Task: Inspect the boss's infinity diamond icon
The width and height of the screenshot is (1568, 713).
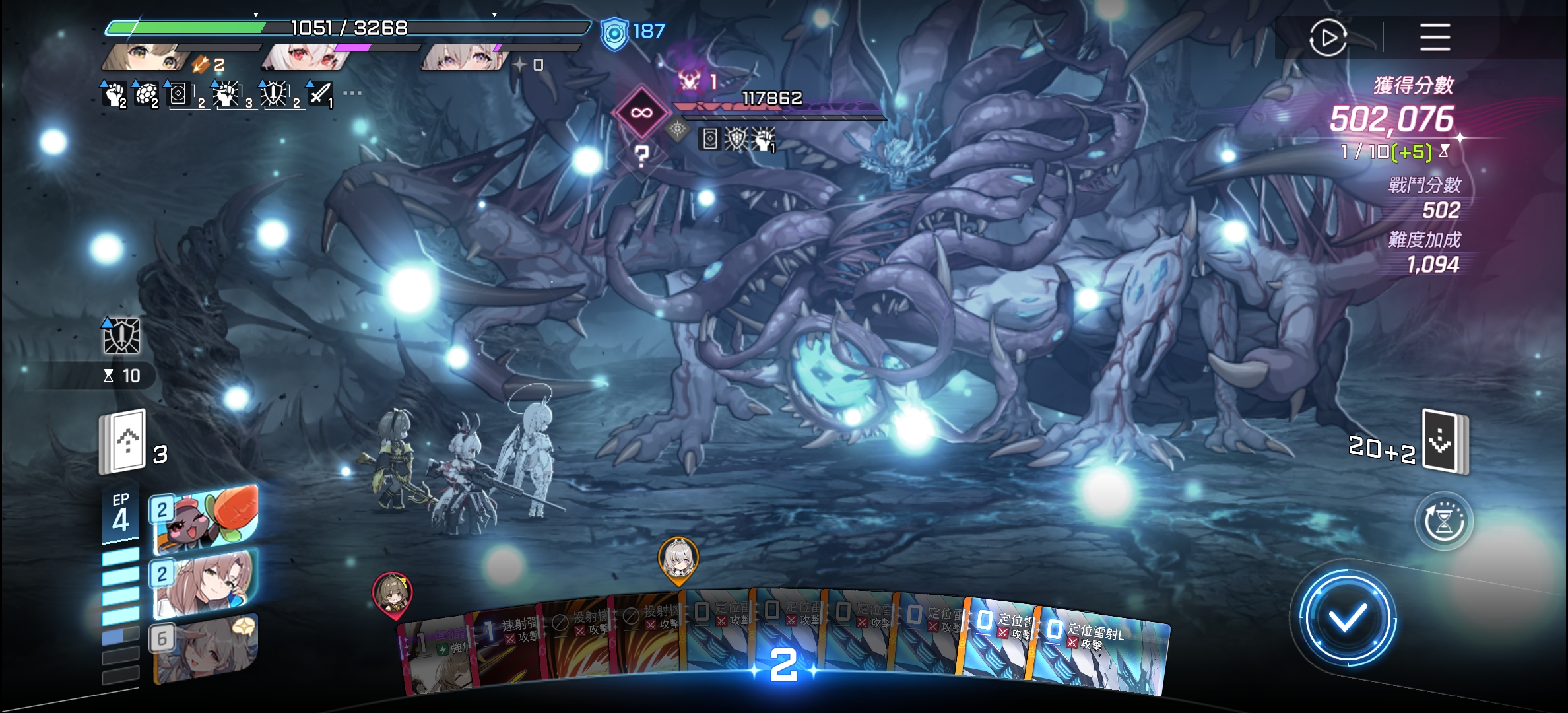Action: coord(641,112)
